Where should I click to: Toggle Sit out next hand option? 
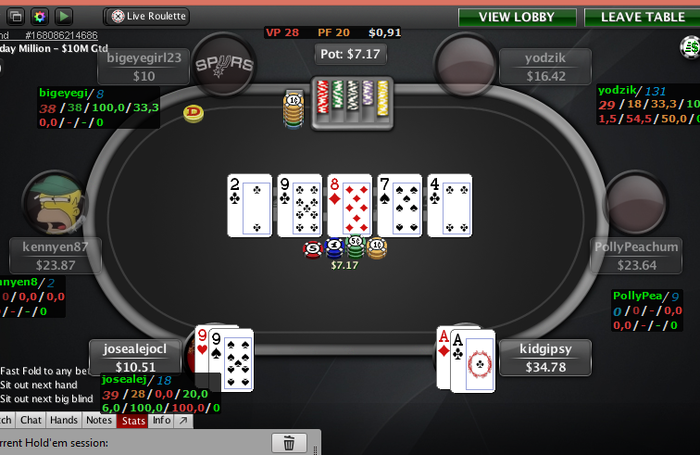click(42, 384)
